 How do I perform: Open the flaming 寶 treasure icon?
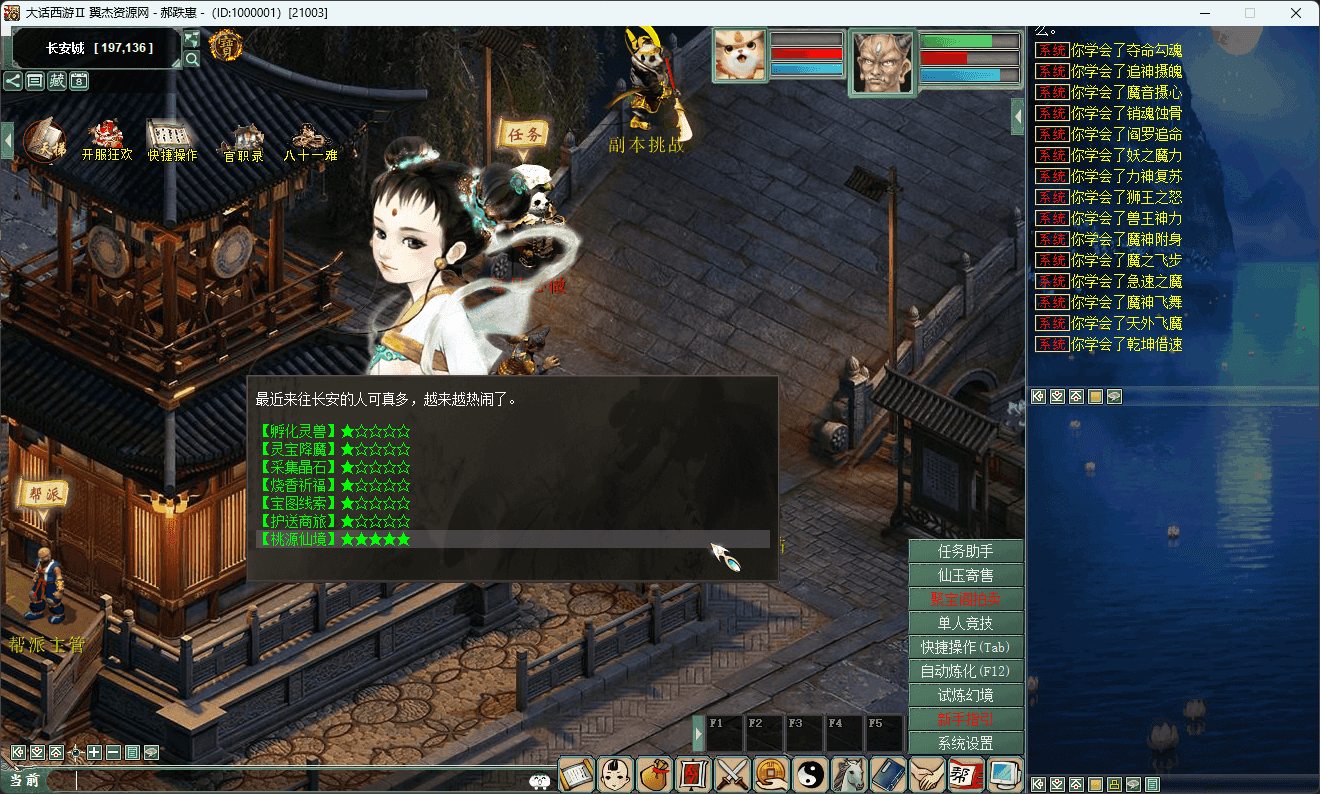tap(225, 45)
